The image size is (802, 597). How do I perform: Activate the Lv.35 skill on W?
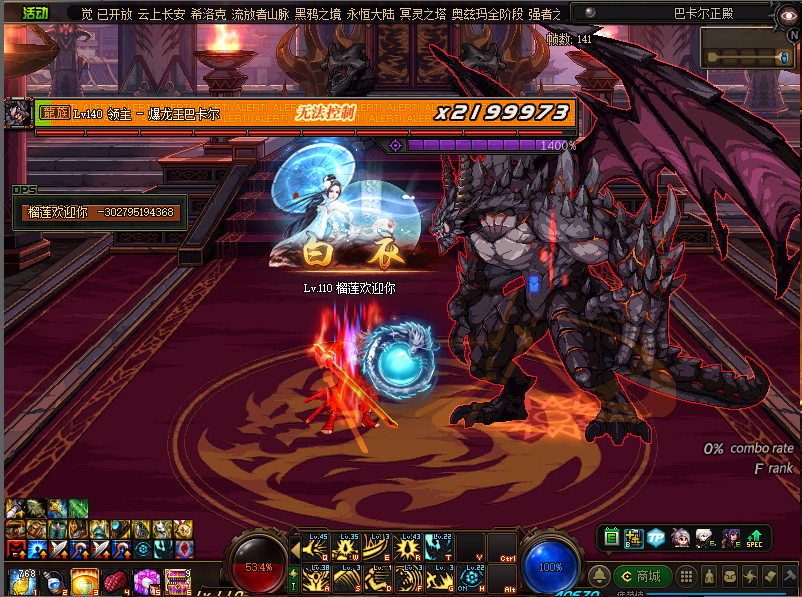[348, 548]
